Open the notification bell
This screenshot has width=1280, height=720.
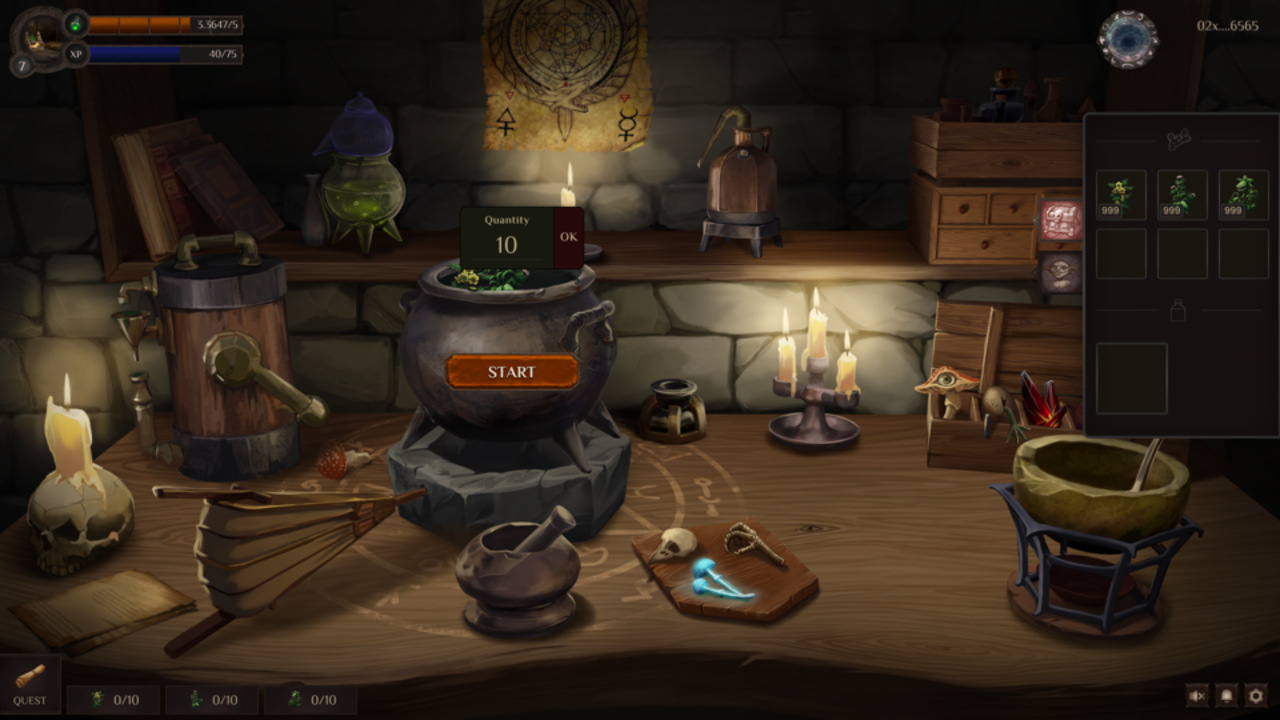tap(1226, 695)
